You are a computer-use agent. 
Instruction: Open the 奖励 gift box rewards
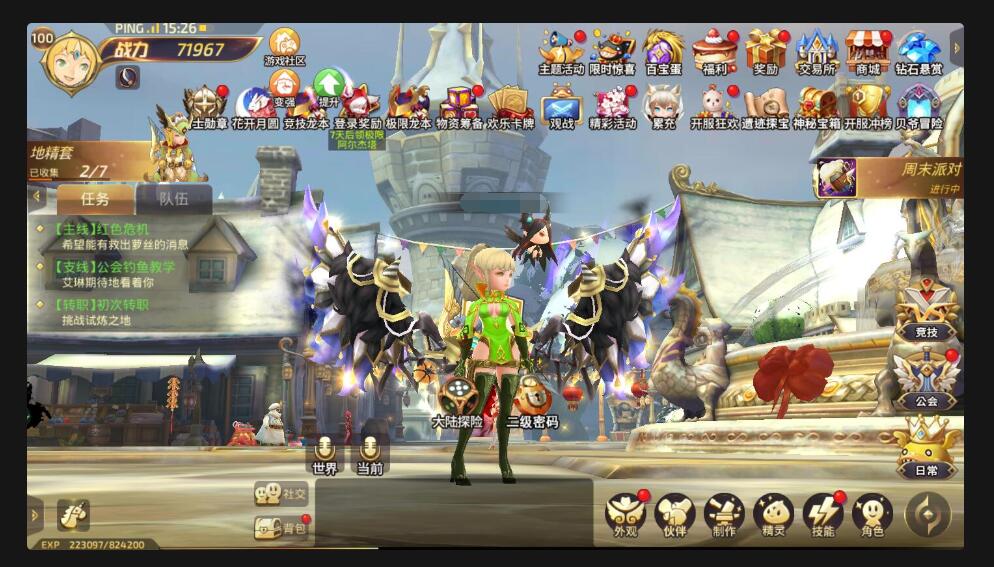tap(766, 51)
